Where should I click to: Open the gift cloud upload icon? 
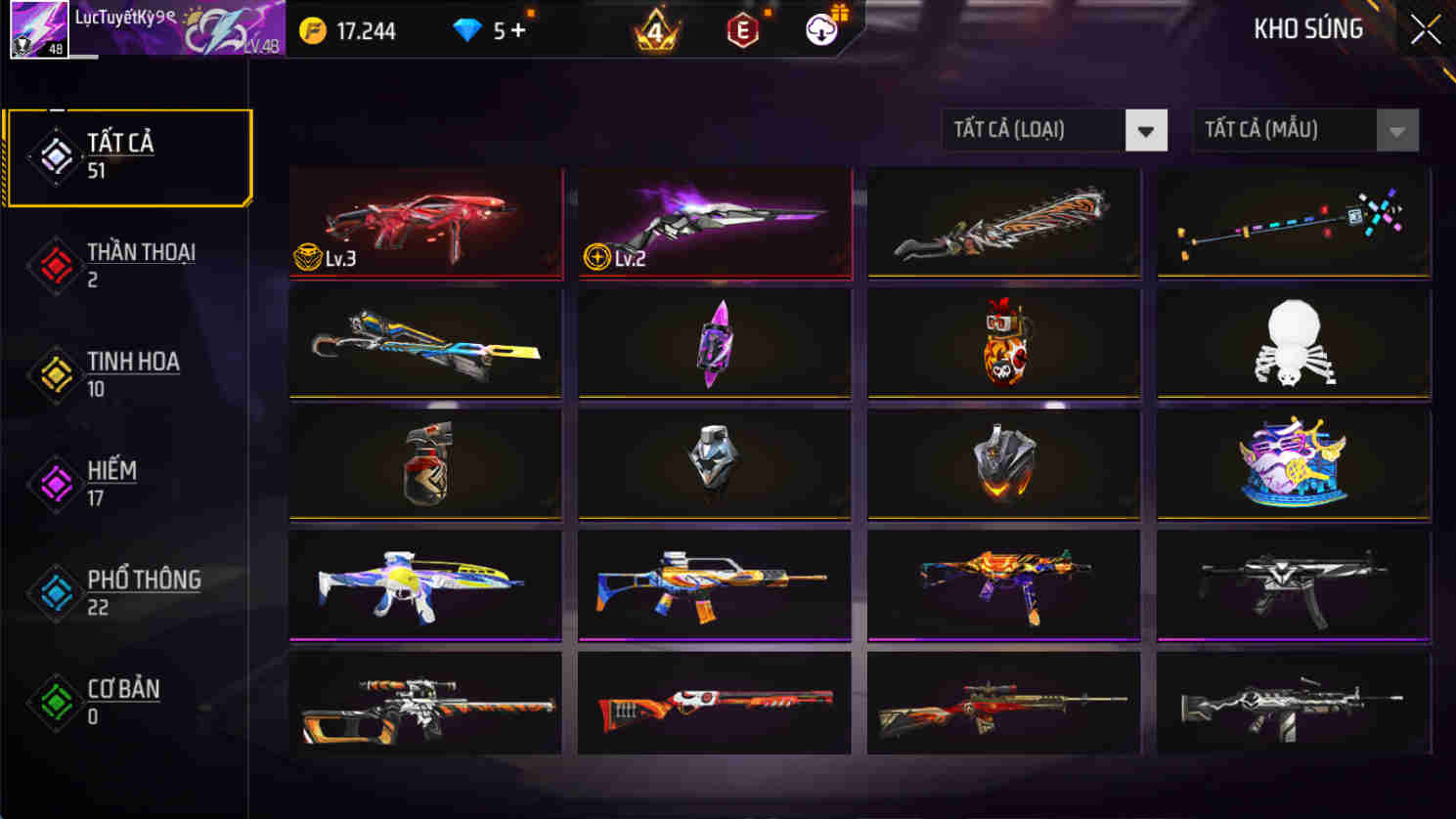pos(821,29)
